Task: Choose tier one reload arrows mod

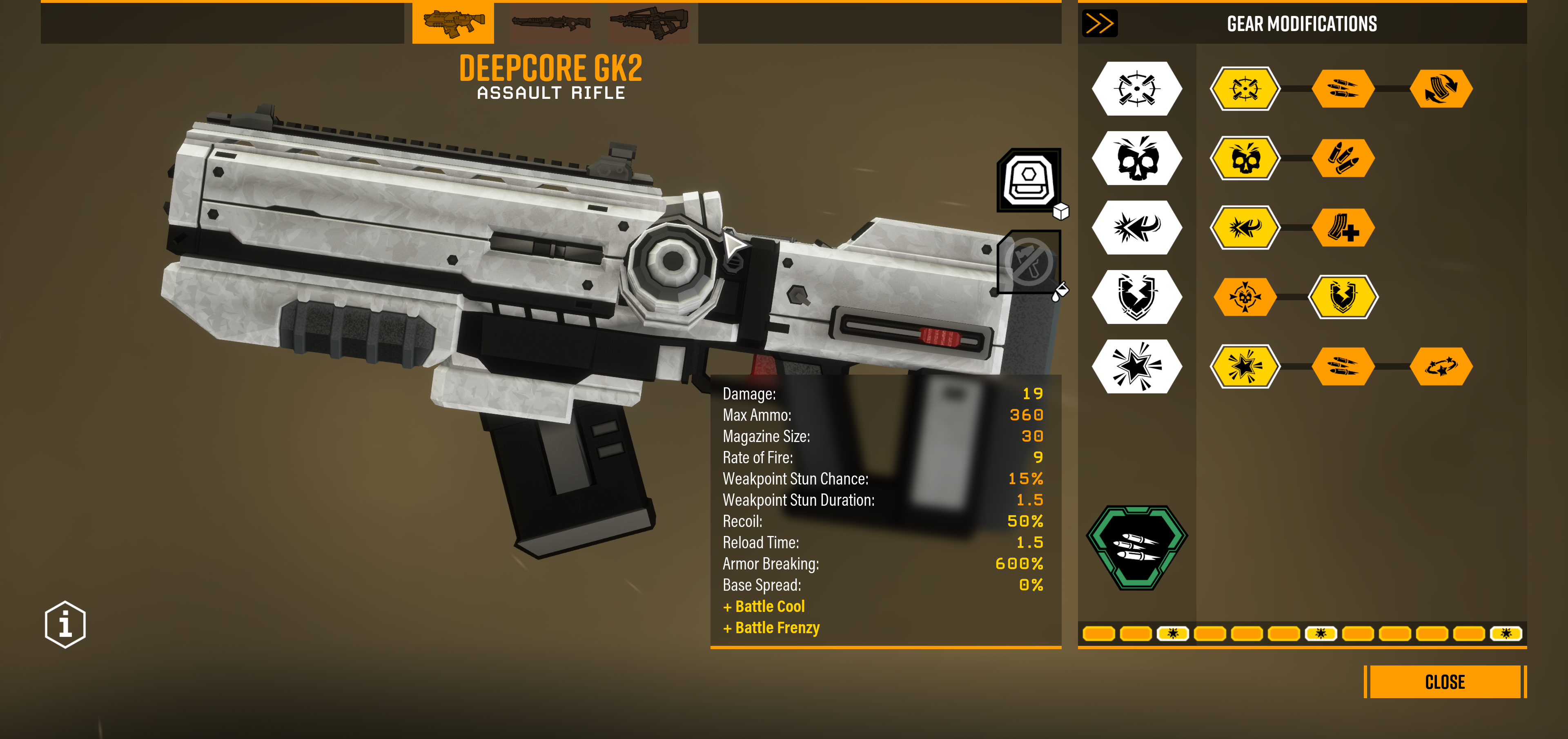Action: tap(1441, 89)
